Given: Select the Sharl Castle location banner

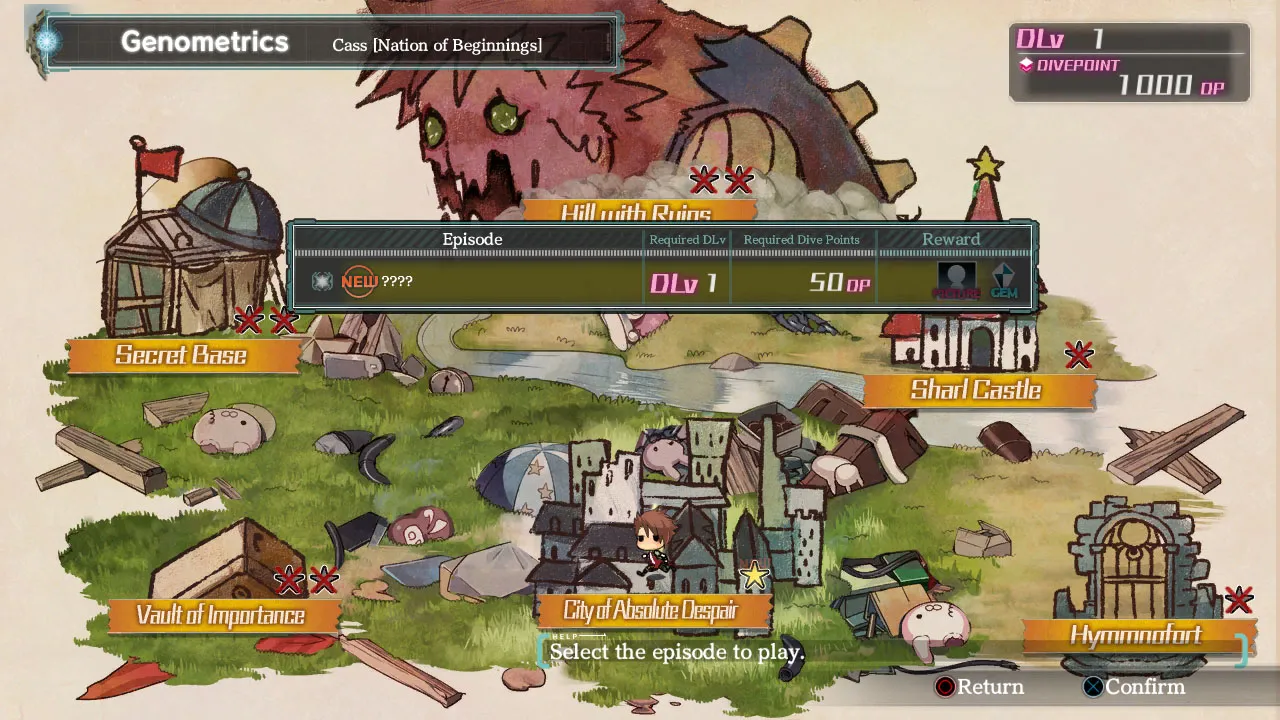Looking at the screenshot, I should (x=978, y=390).
